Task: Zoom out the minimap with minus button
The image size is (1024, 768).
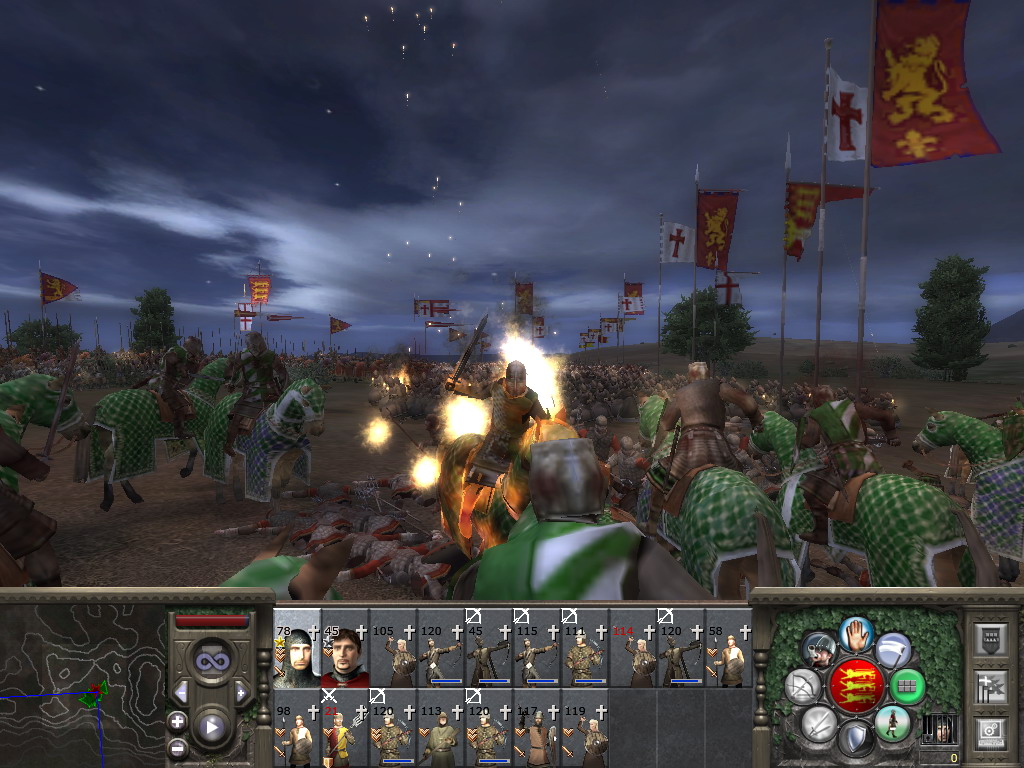Action: coord(178,746)
